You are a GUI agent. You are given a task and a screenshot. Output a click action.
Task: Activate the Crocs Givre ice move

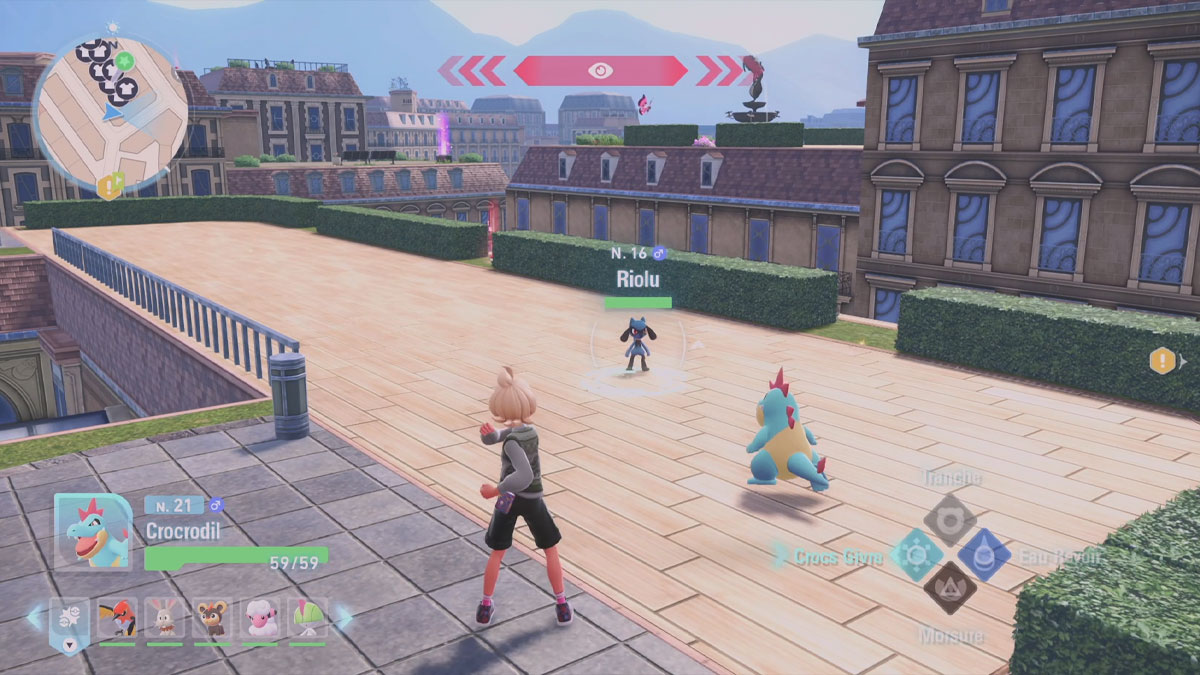pos(916,555)
